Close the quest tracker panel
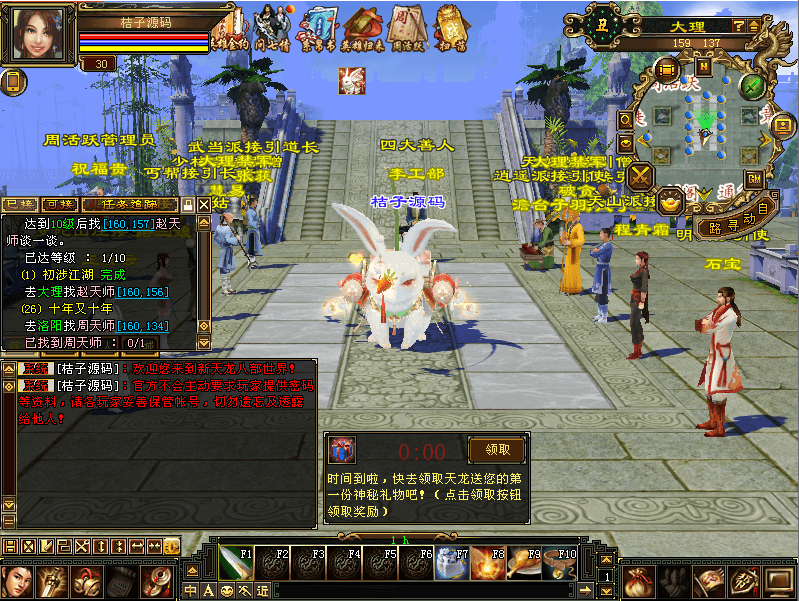799x601 pixels. pos(204,204)
